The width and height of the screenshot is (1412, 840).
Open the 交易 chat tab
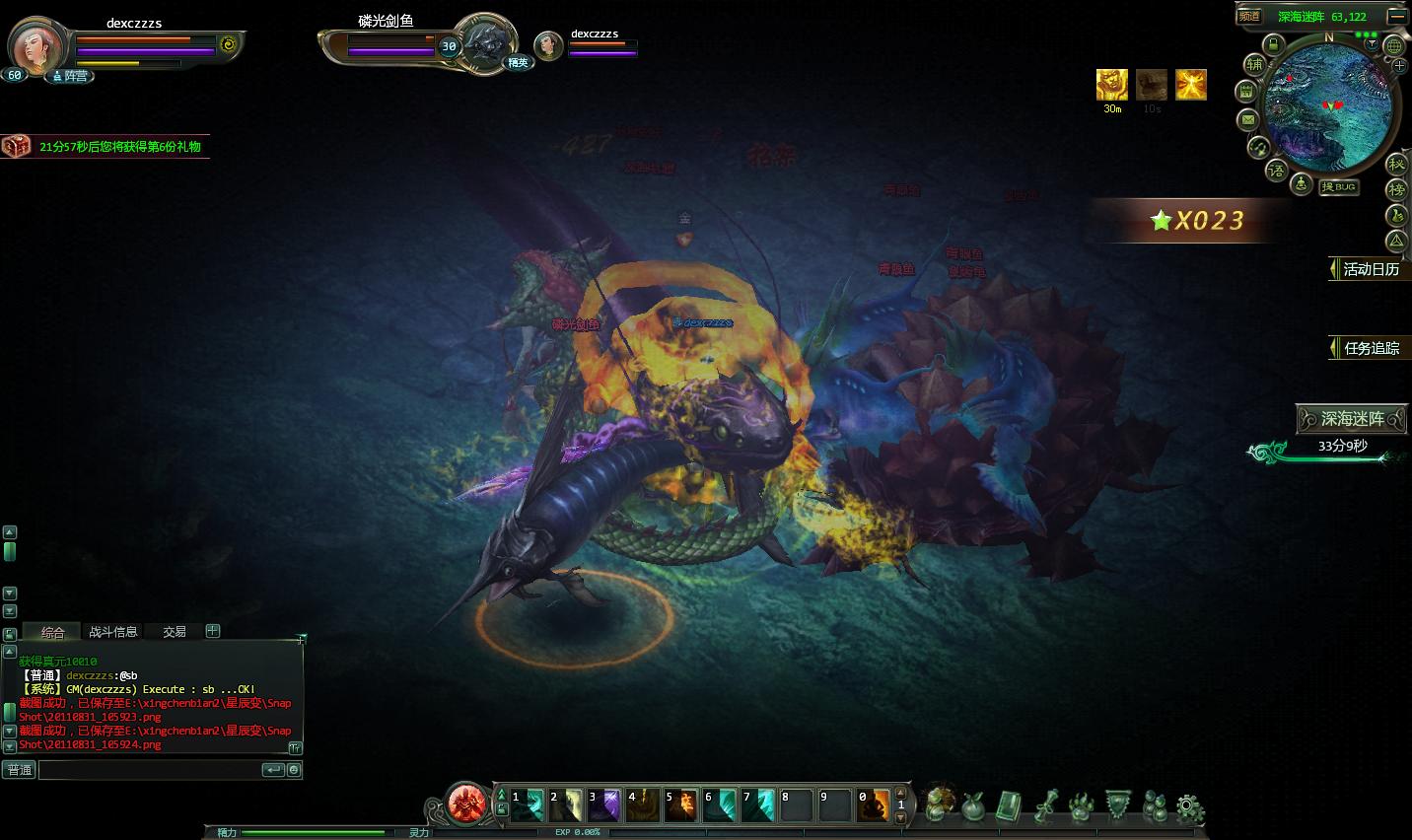[x=175, y=632]
